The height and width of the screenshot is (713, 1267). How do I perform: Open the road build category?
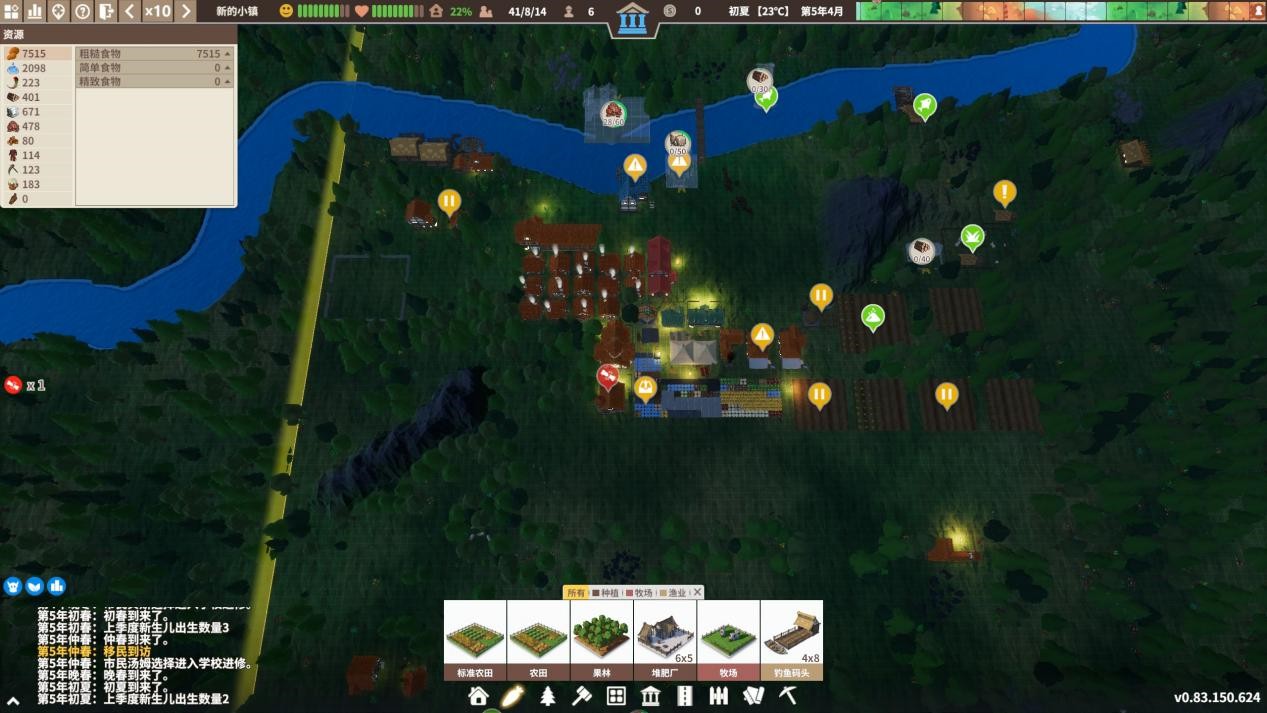coord(685,696)
